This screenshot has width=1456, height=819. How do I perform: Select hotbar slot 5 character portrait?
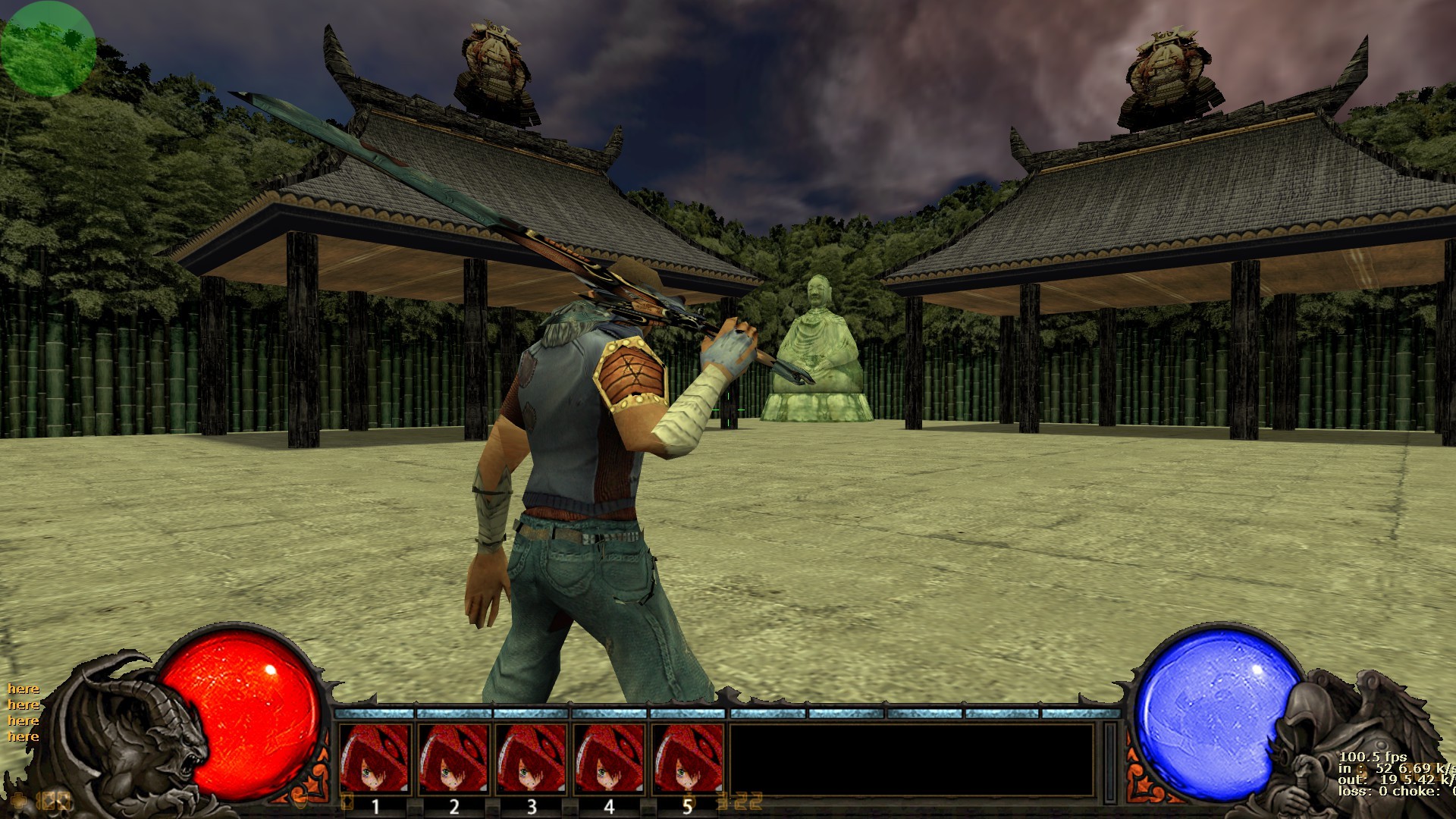[686, 758]
